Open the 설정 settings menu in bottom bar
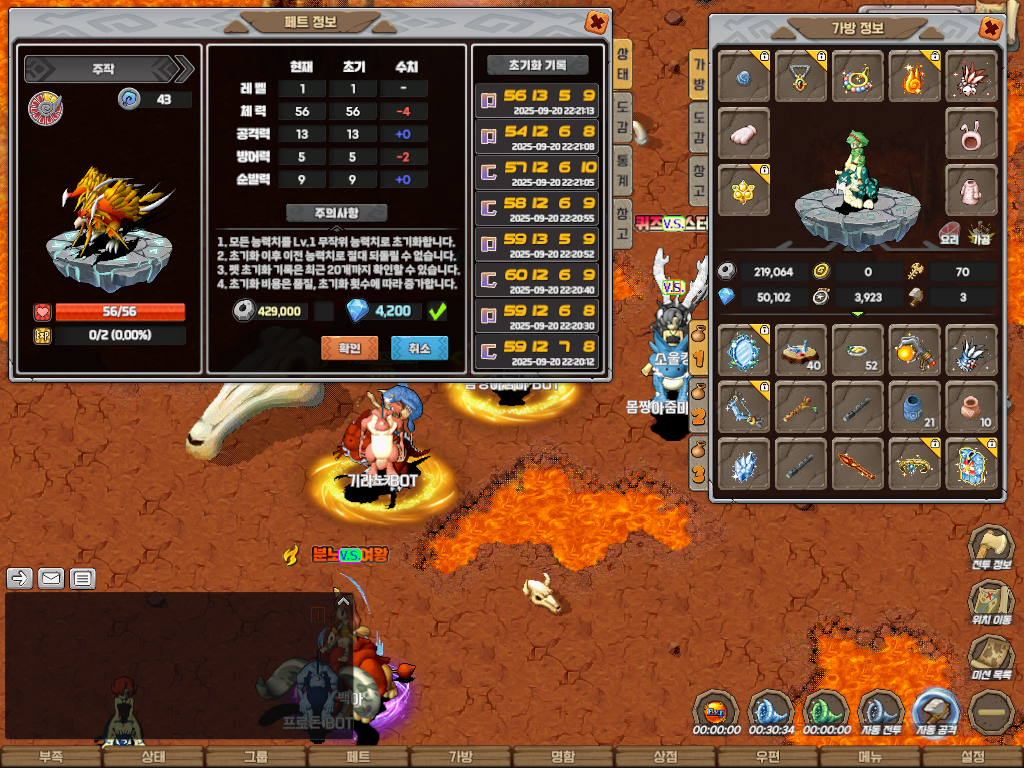This screenshot has height=768, width=1024. pos(972,757)
